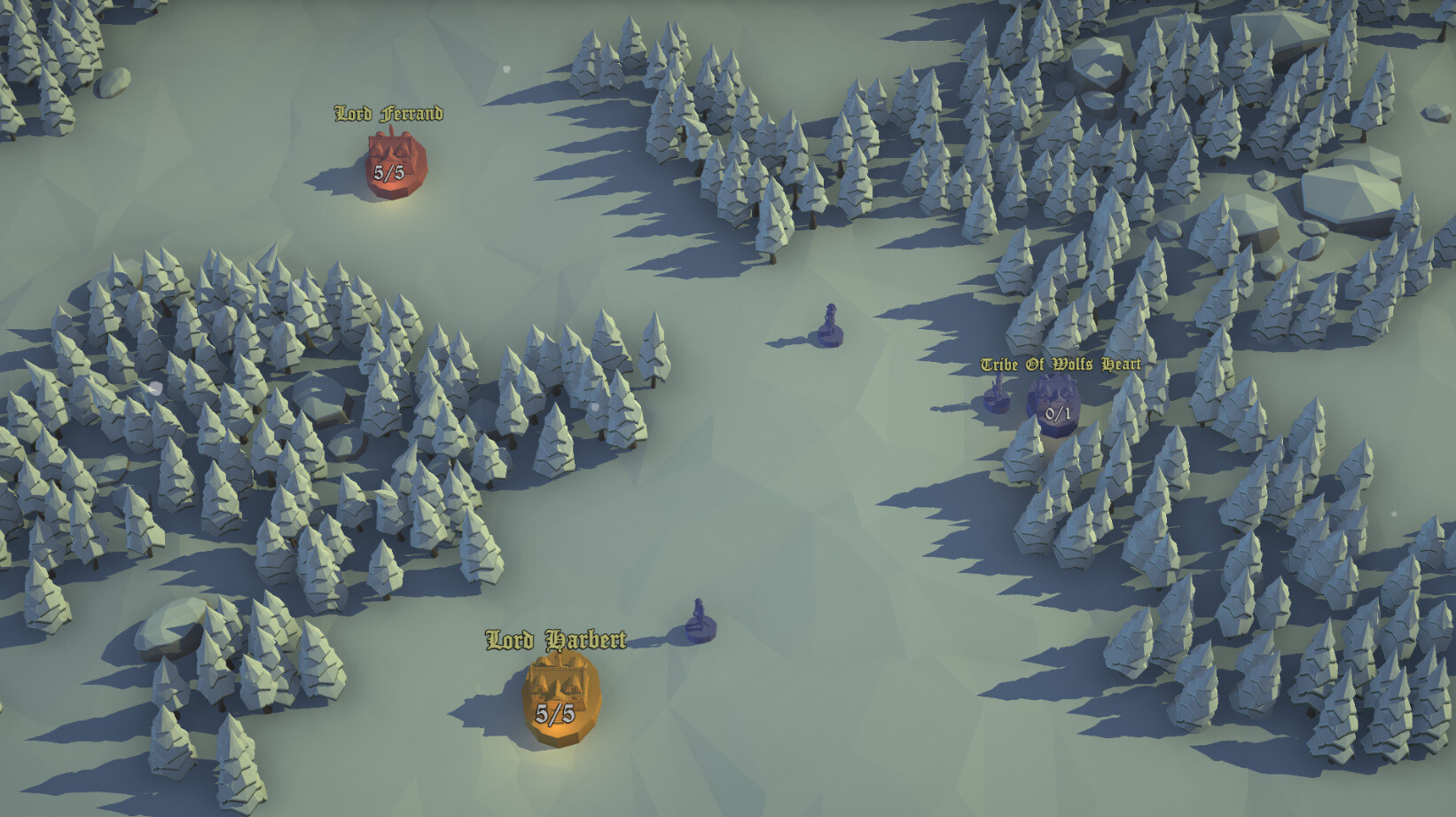
Task: Click the Tribe Of Wolfs Heart name label
Action: (1061, 363)
